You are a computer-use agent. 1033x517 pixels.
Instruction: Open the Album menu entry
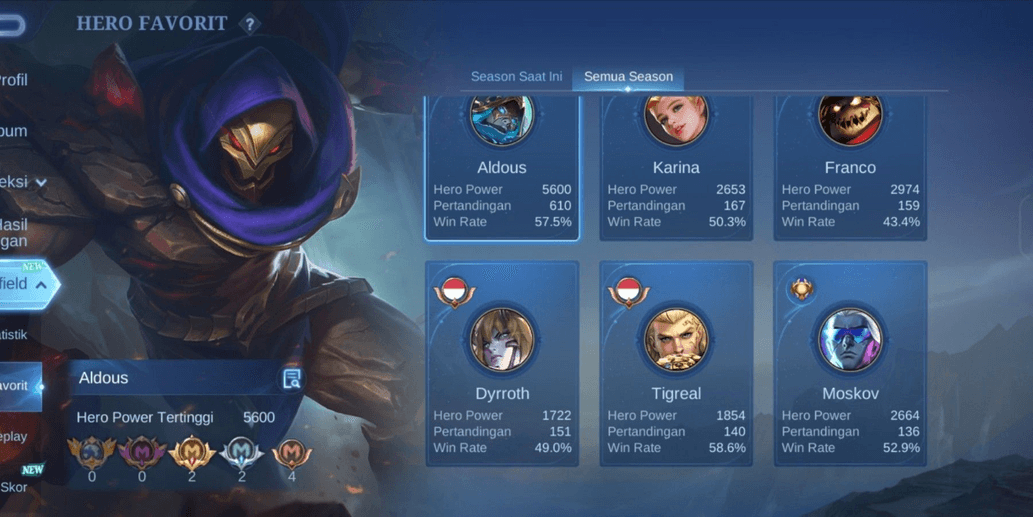tap(14, 131)
